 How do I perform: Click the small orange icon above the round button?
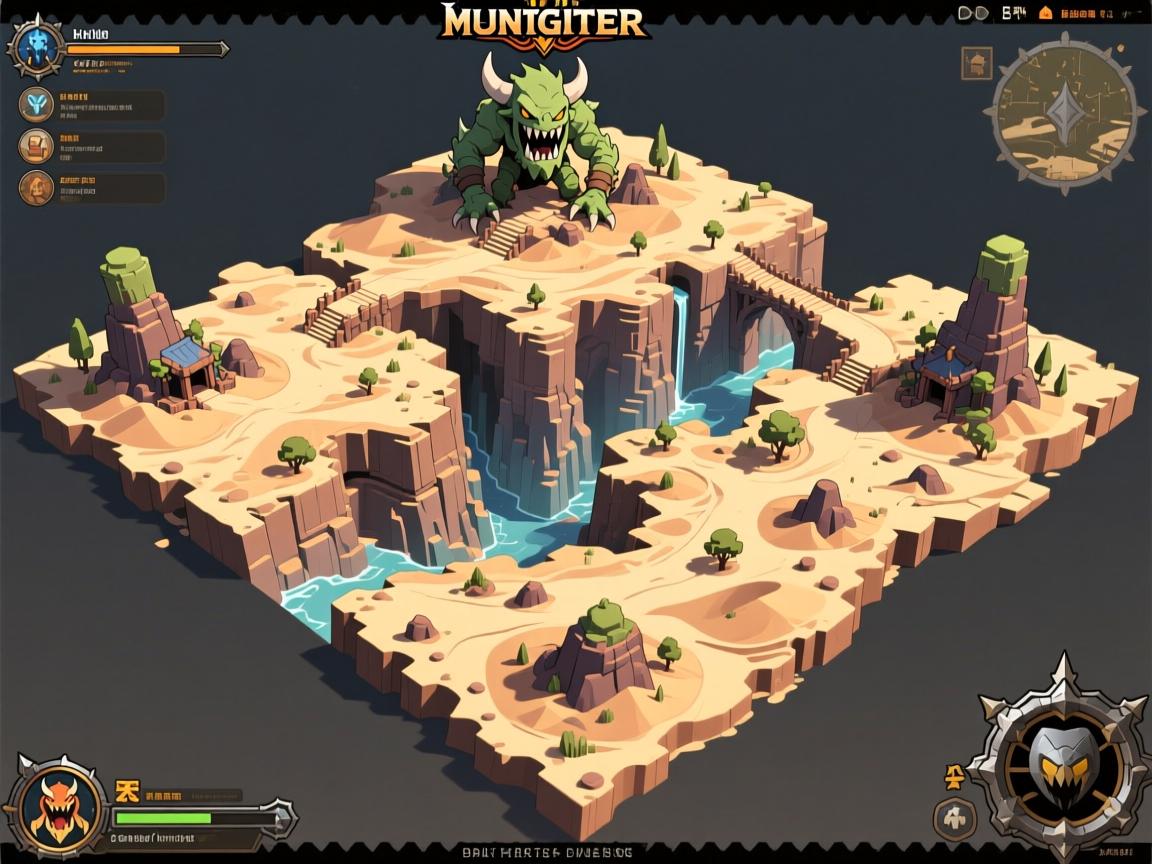pyautogui.click(x=954, y=775)
